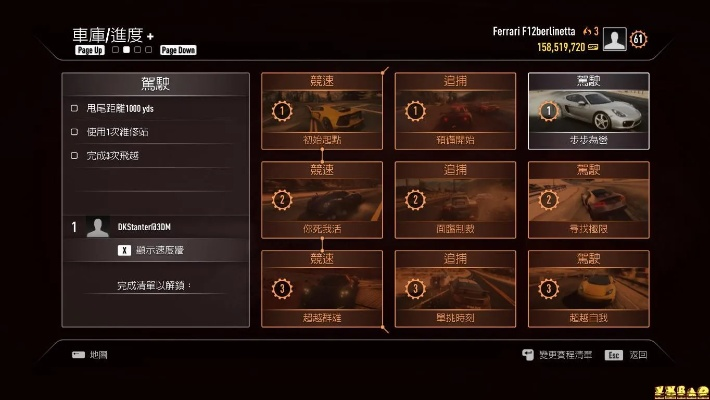Select the 競速 tier 1 初始起點 tile
This screenshot has height=400, width=710.
pos(321,111)
